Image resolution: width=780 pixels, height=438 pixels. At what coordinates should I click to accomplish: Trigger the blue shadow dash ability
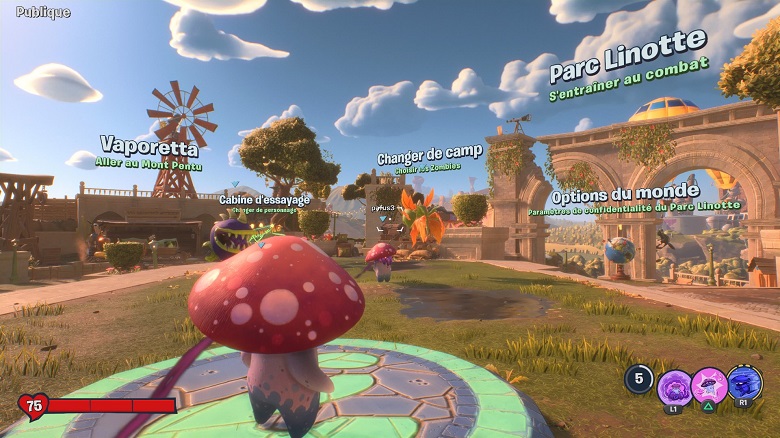(x=745, y=383)
